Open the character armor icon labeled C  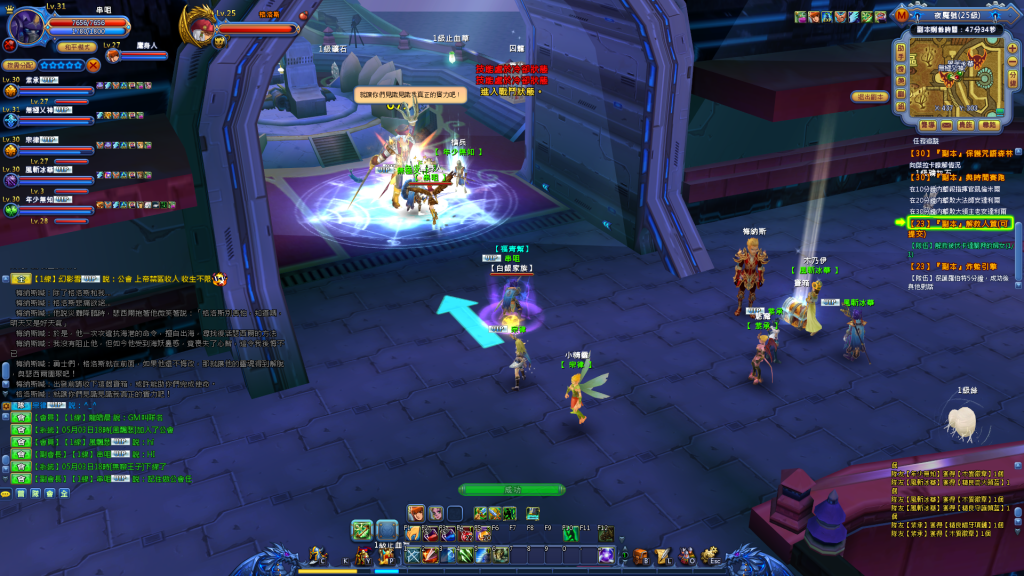click(x=318, y=555)
